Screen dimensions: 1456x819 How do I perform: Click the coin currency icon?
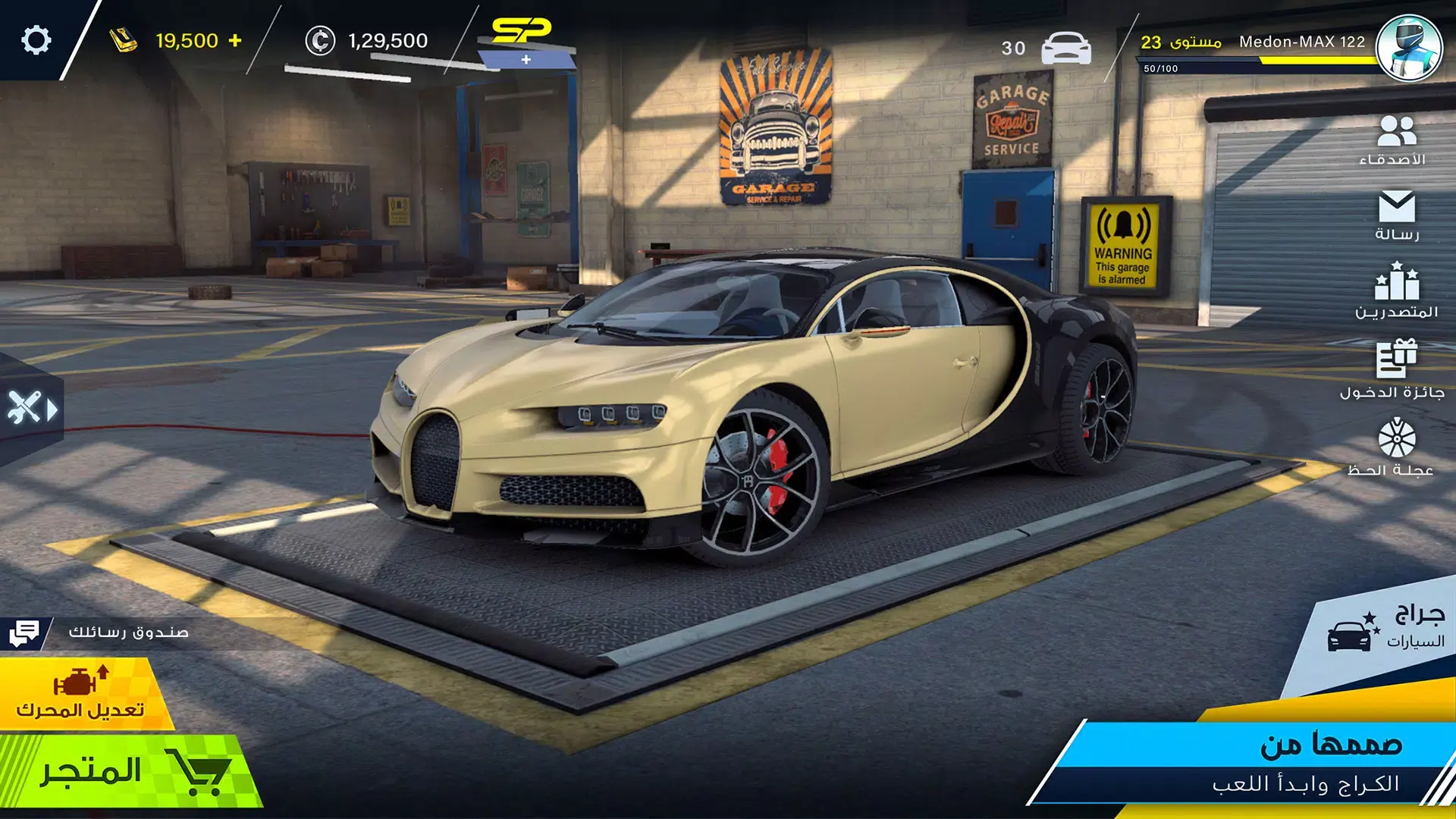click(x=320, y=41)
